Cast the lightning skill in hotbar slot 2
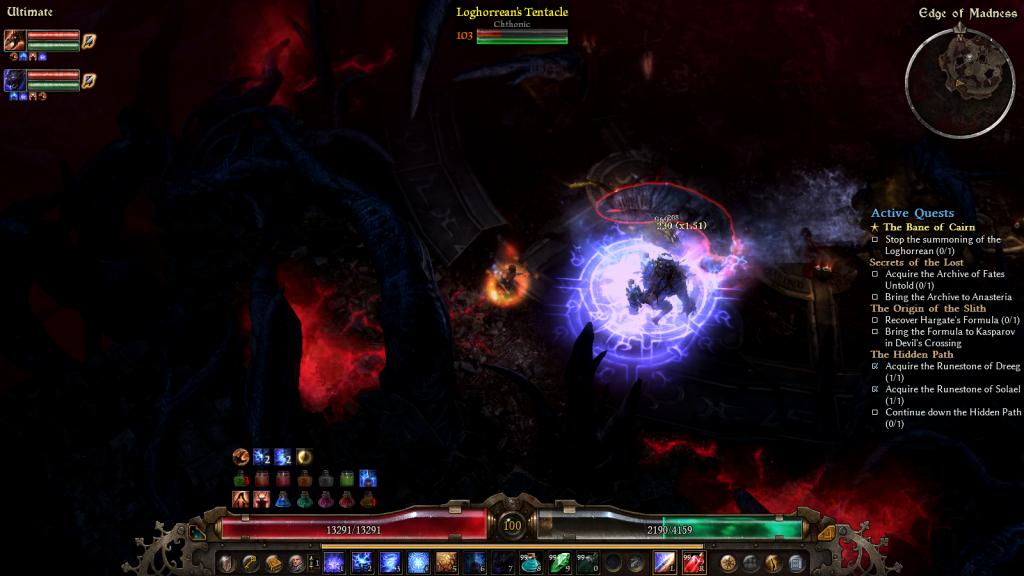 click(x=362, y=562)
